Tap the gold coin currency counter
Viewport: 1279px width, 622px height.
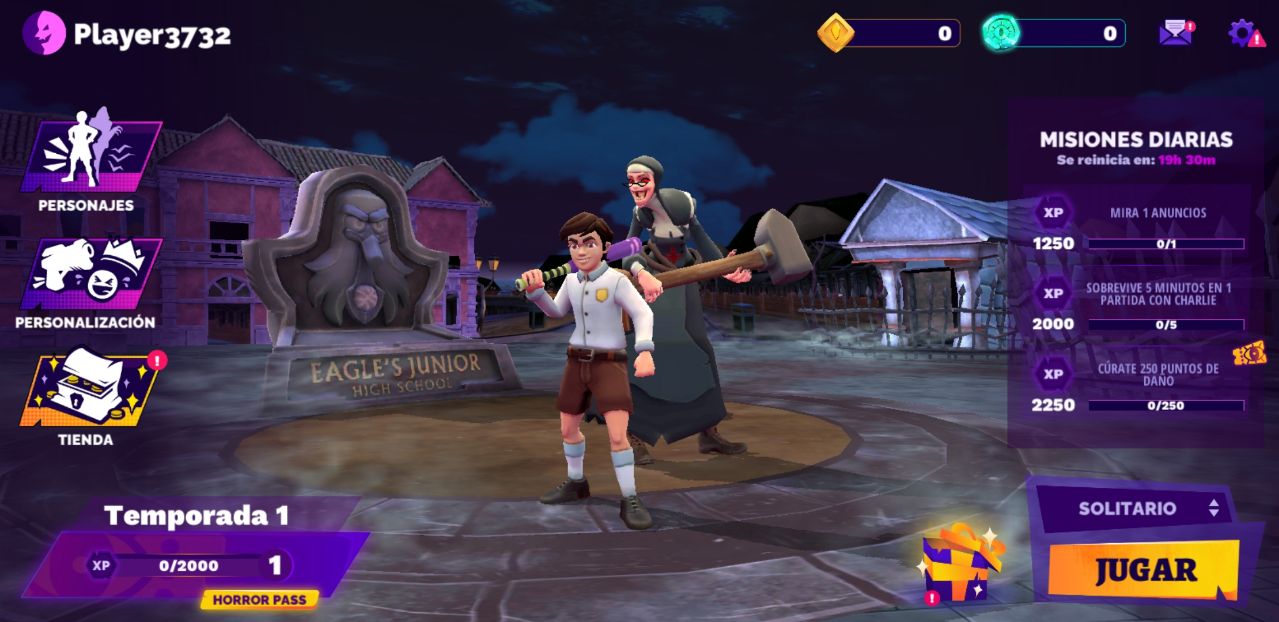tap(890, 33)
